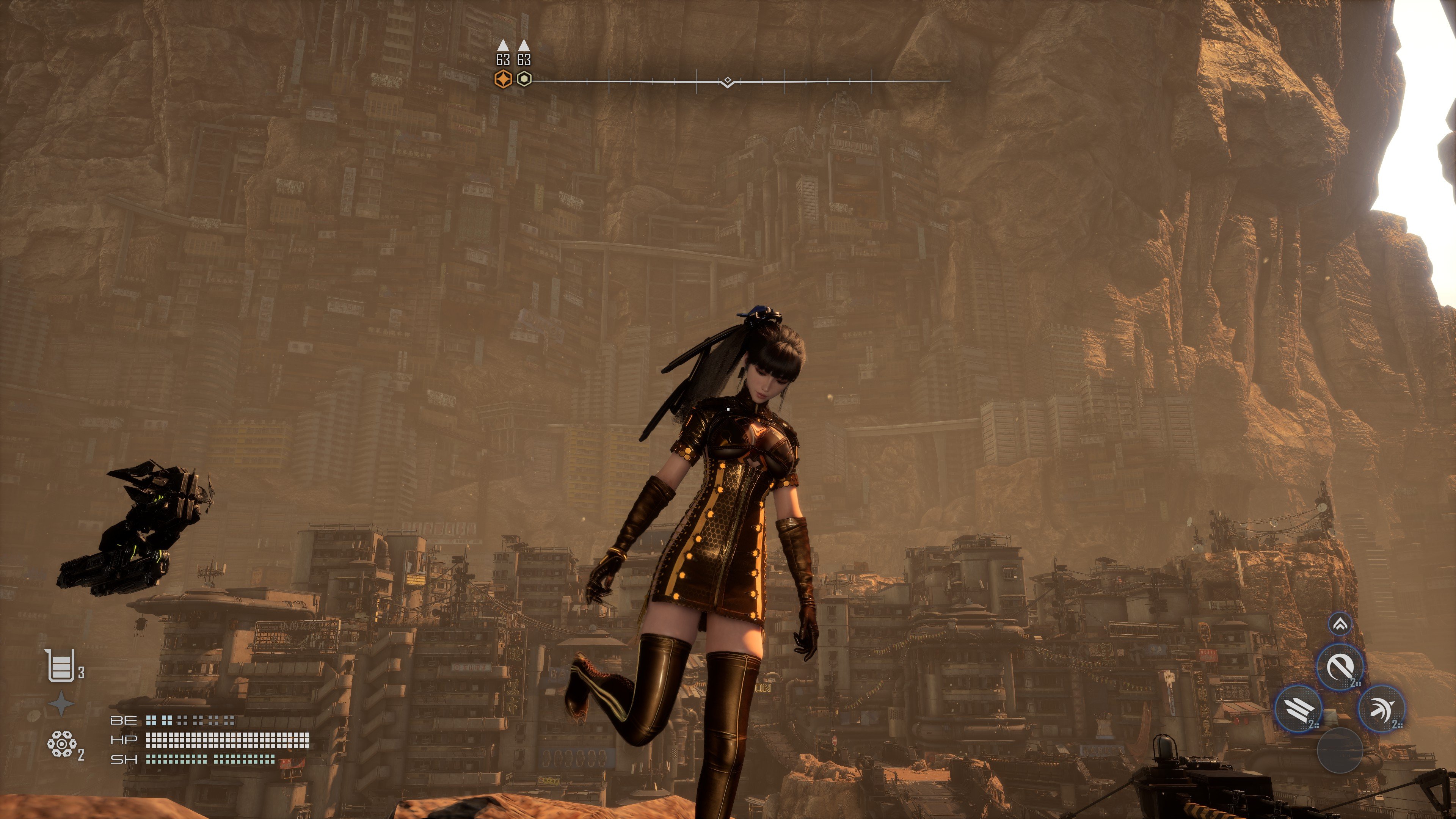Click the empty bottom skill circle
The image size is (1456, 819).
pyautogui.click(x=1340, y=750)
